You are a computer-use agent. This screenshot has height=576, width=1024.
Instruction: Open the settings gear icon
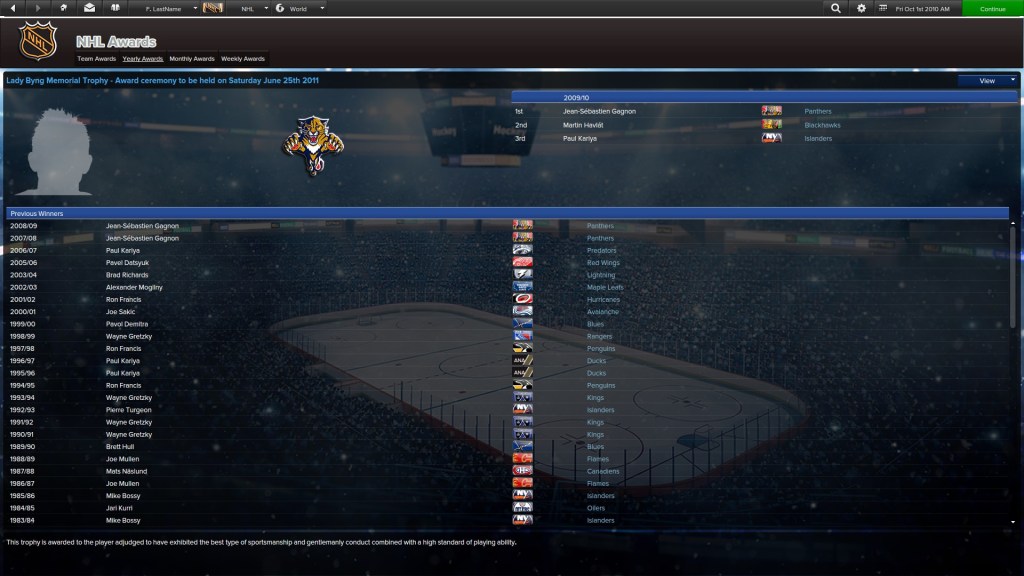pos(862,8)
